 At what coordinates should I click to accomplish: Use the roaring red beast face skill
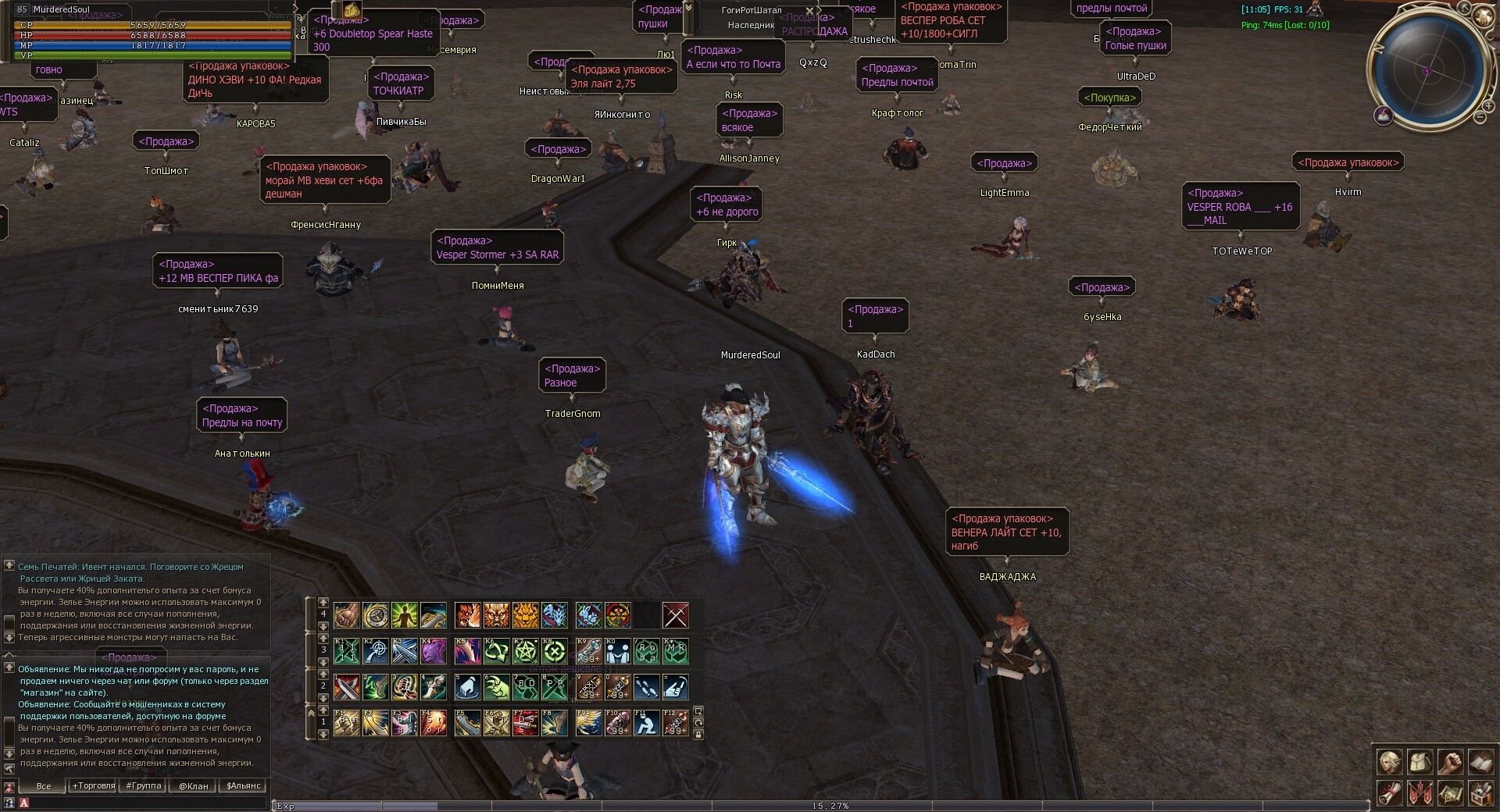(x=467, y=616)
